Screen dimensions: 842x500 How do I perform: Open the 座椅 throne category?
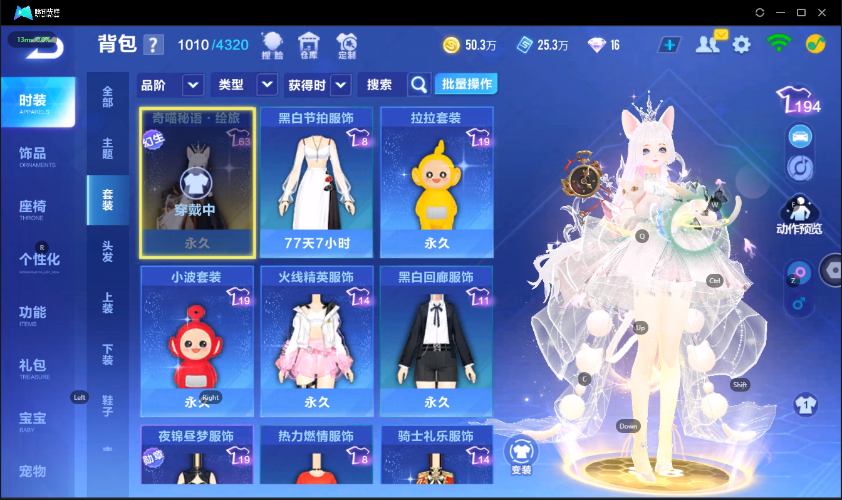click(33, 208)
